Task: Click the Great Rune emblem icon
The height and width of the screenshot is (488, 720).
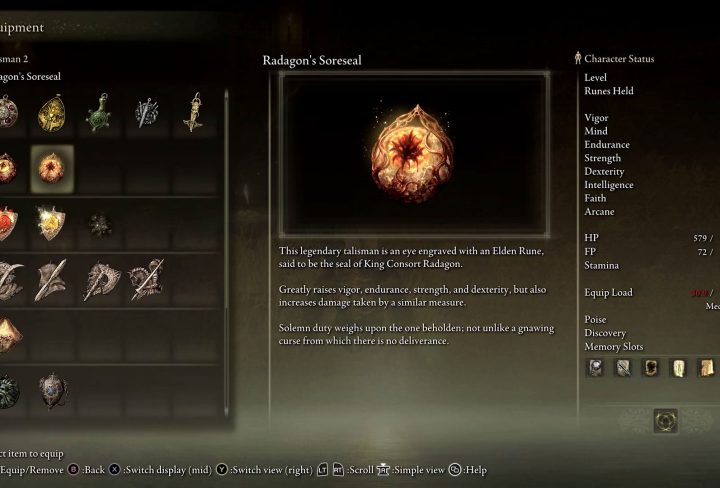Action: click(665, 421)
